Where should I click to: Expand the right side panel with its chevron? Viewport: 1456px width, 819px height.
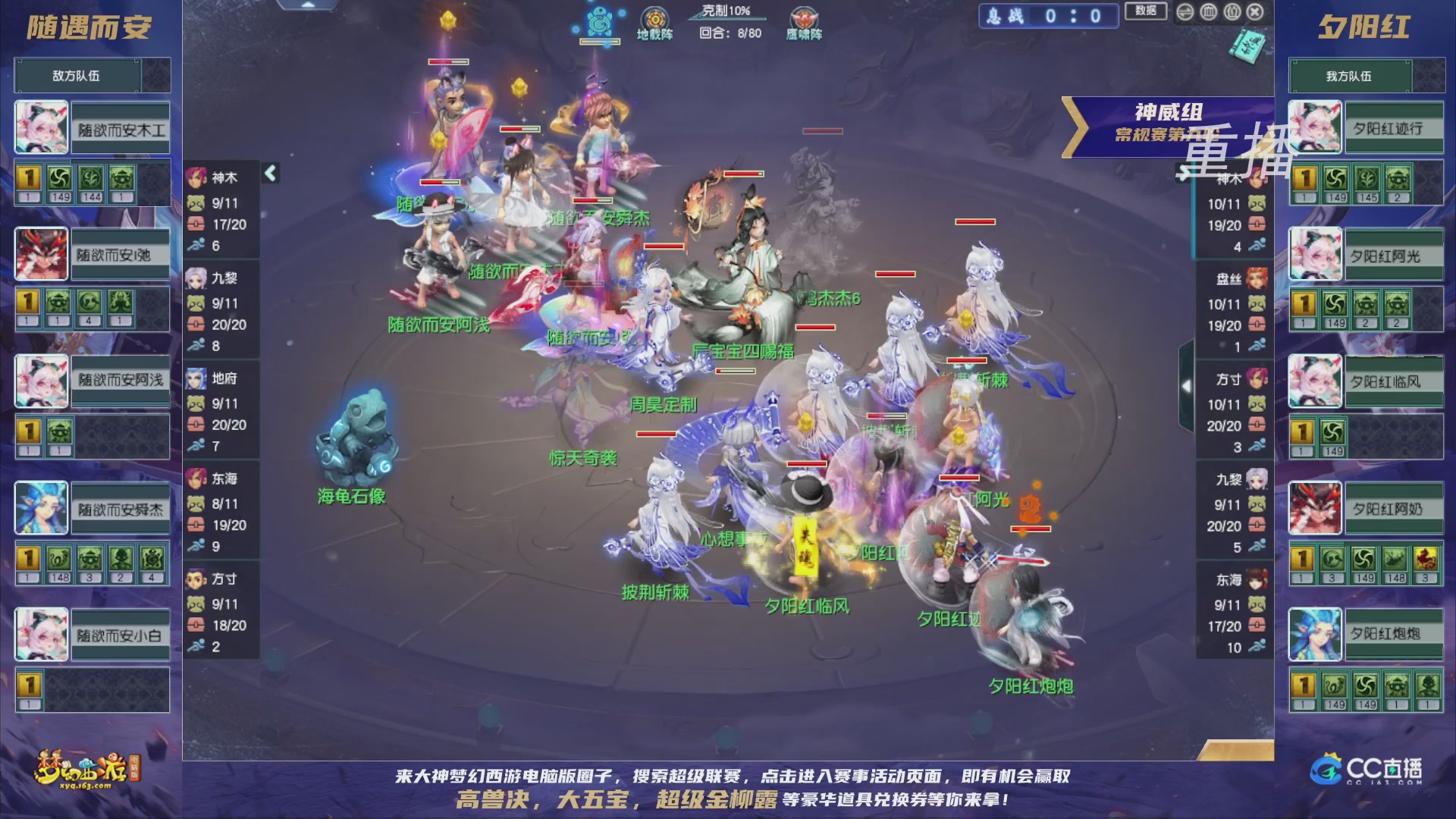(x=1187, y=387)
